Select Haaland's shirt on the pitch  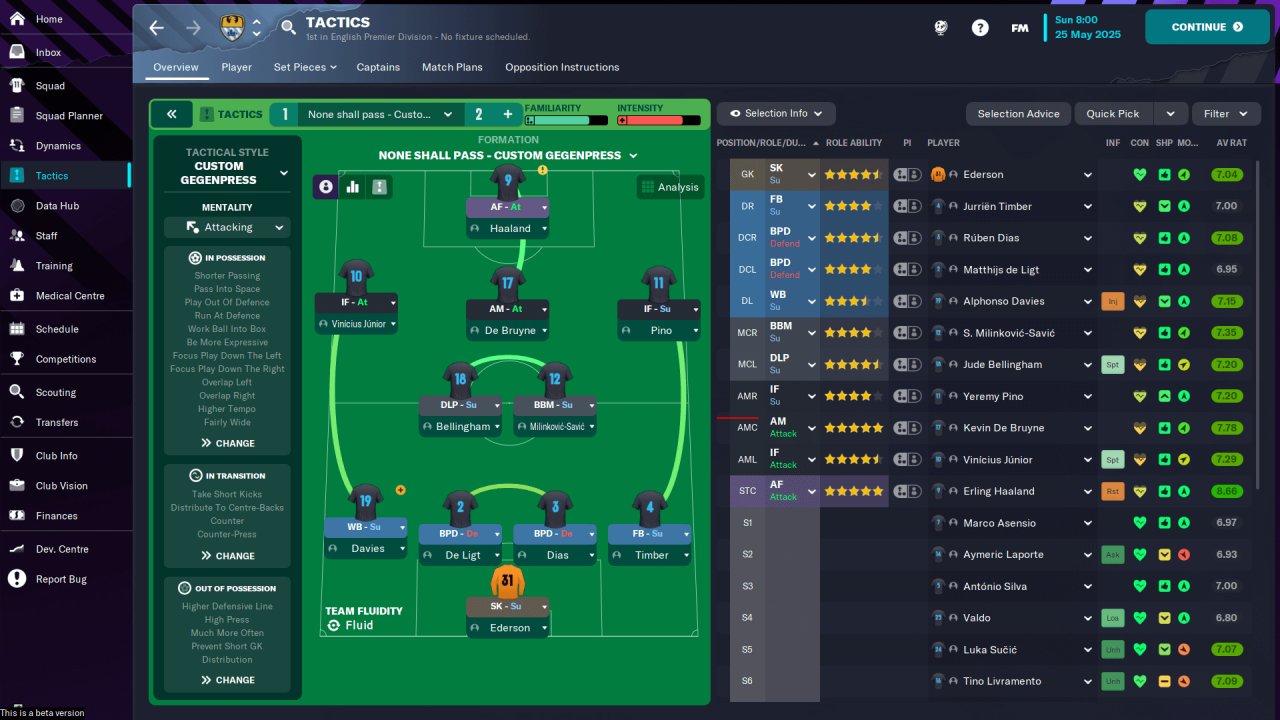[508, 182]
